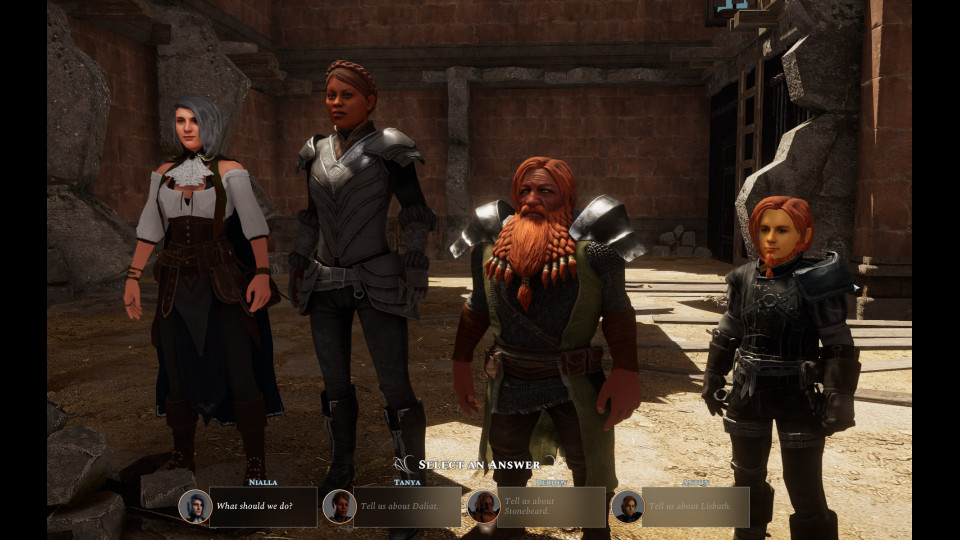960x540 pixels.
Task: Select the red-bearded dwarf portrait icon
Action: click(484, 506)
